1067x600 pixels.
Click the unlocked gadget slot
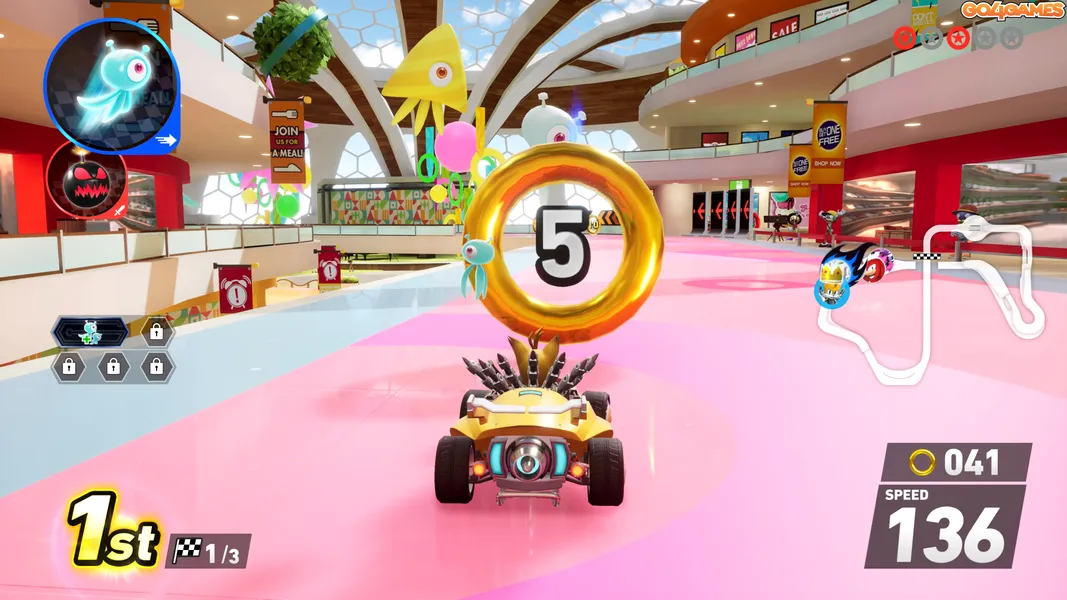click(x=90, y=331)
